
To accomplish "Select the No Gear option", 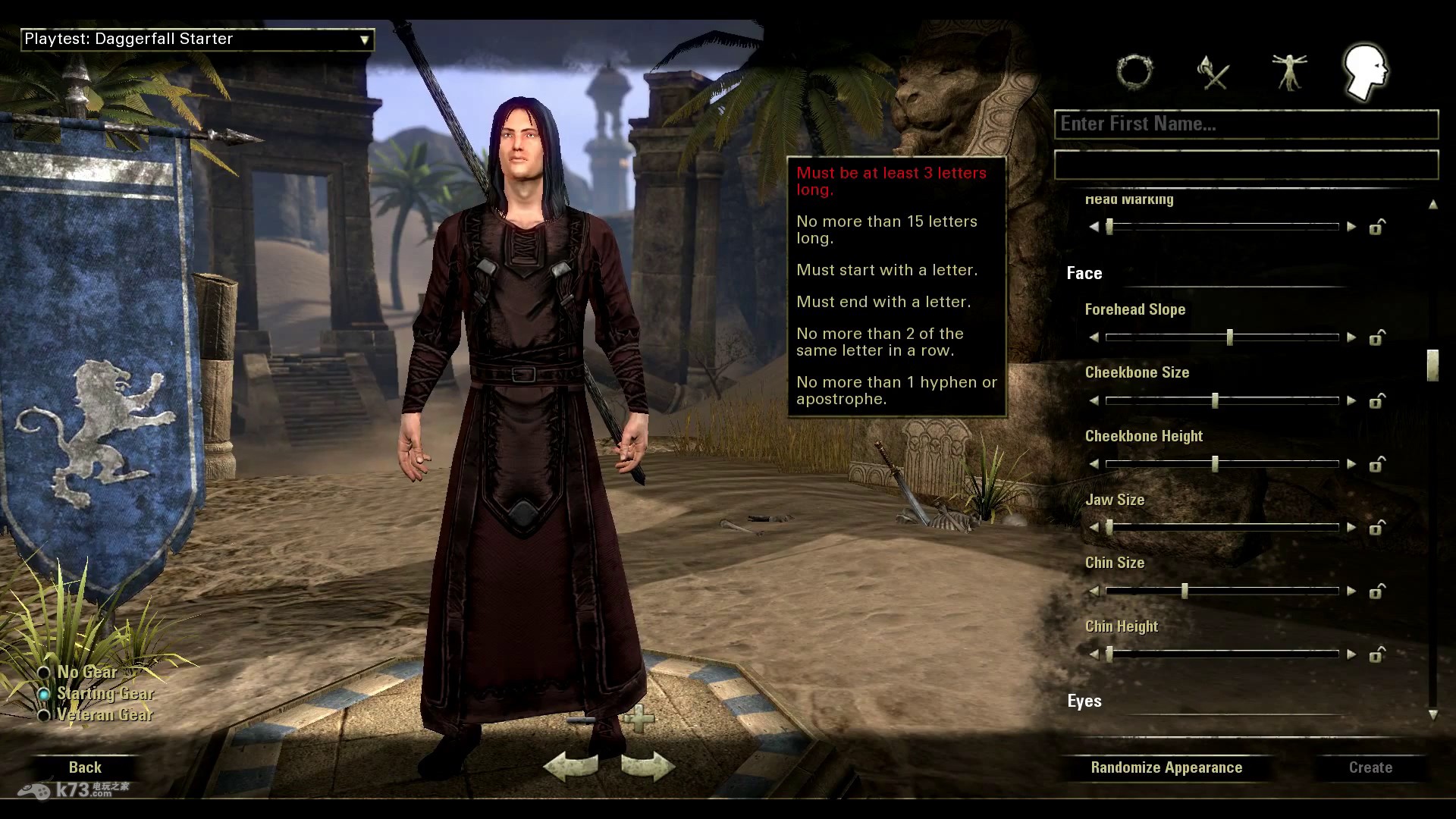I will click(x=44, y=673).
